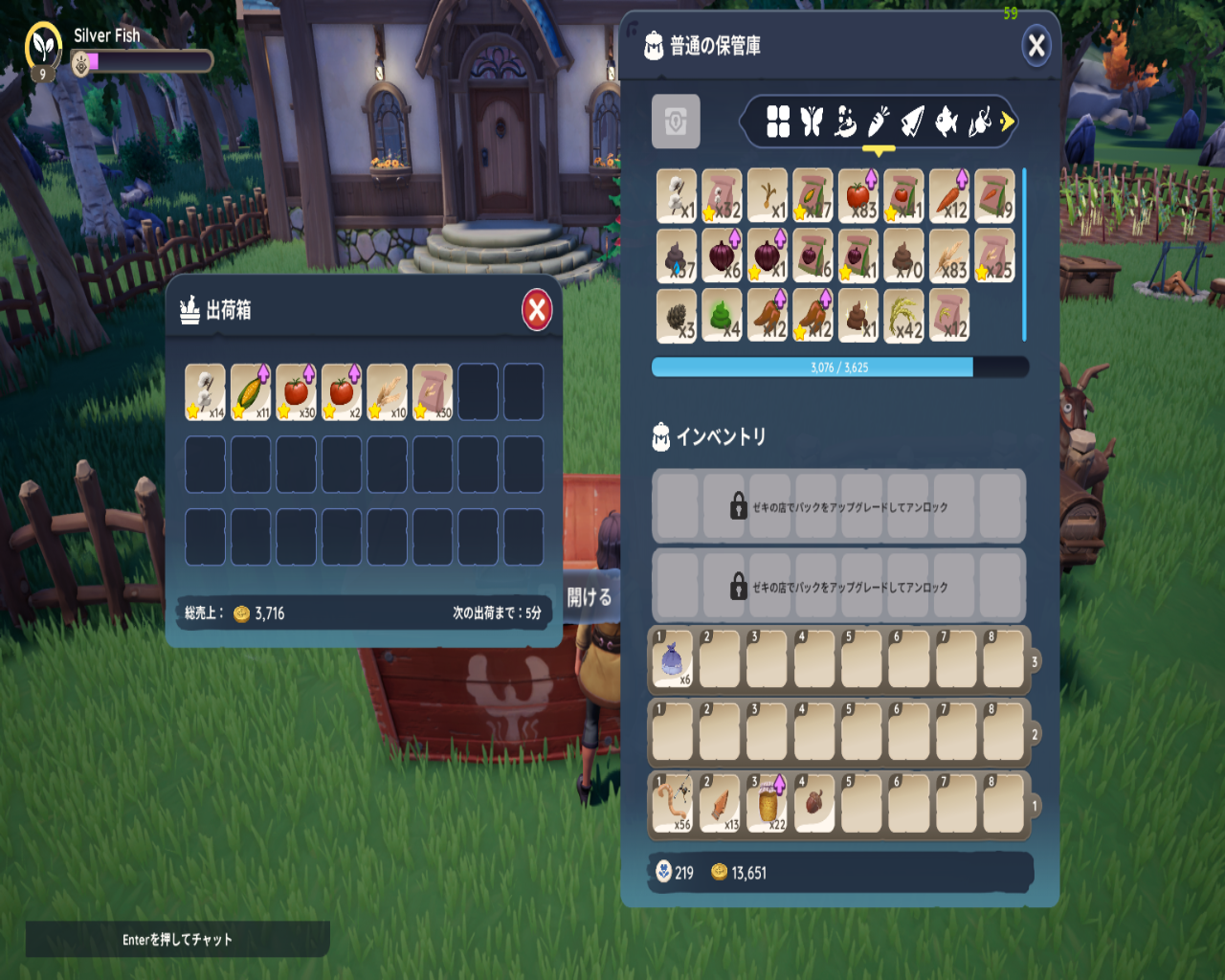Click the green glowing fertilizer stack
The width and height of the screenshot is (1225, 980).
722,316
